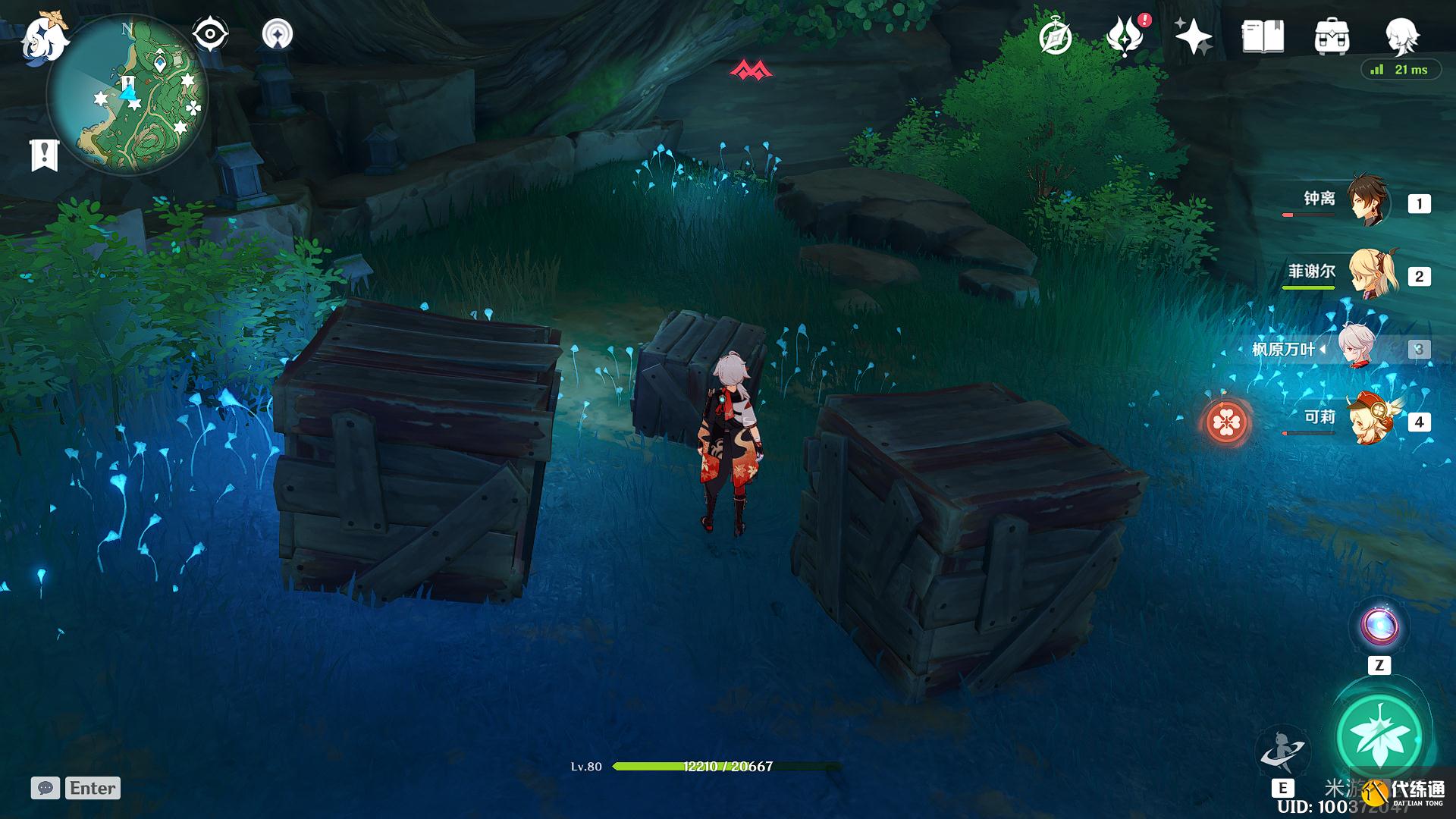Switch to party member 钟离
The width and height of the screenshot is (1456, 819).
coord(1367,201)
